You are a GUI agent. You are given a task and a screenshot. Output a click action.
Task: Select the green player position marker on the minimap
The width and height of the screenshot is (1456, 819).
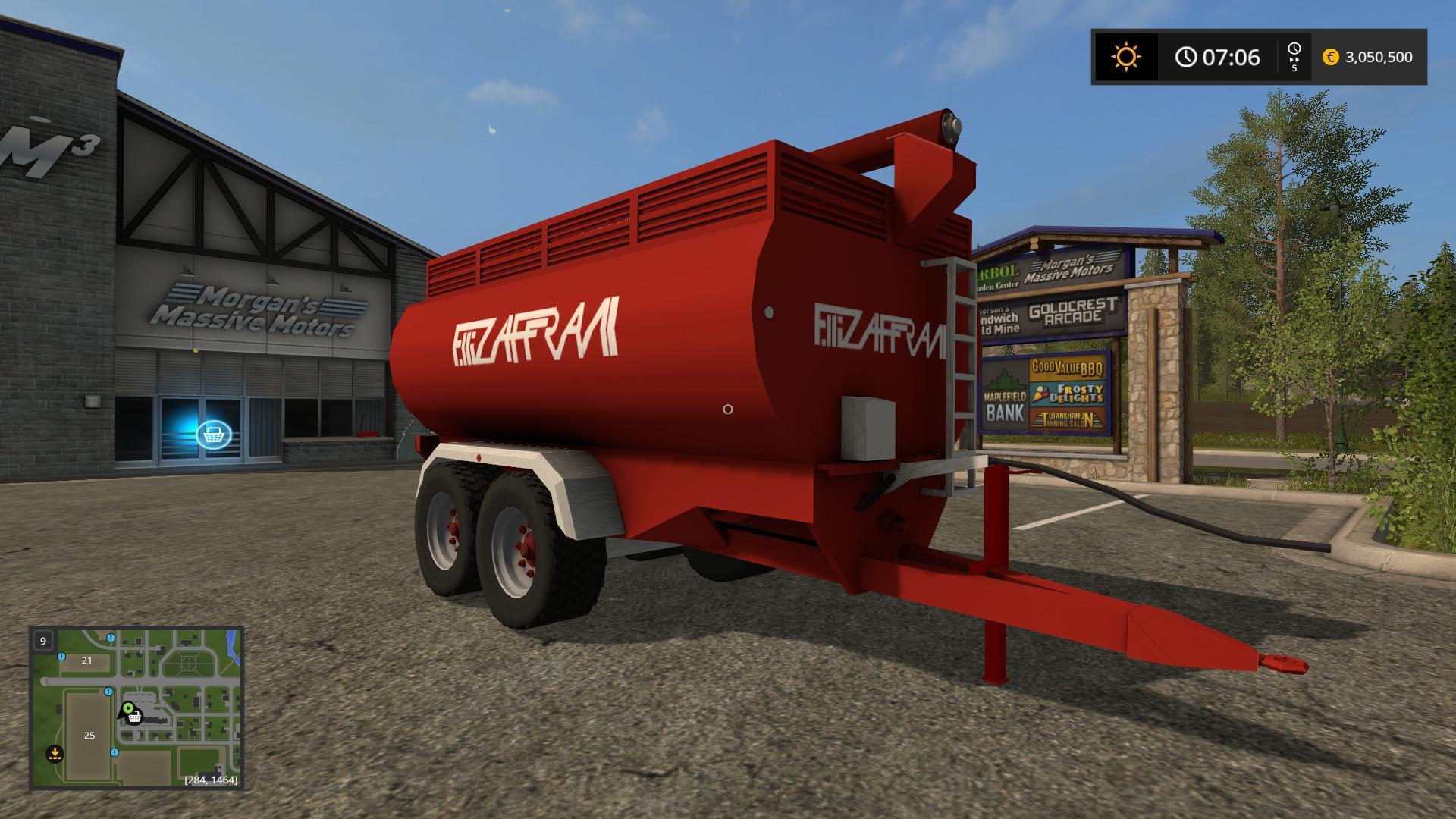click(x=128, y=708)
